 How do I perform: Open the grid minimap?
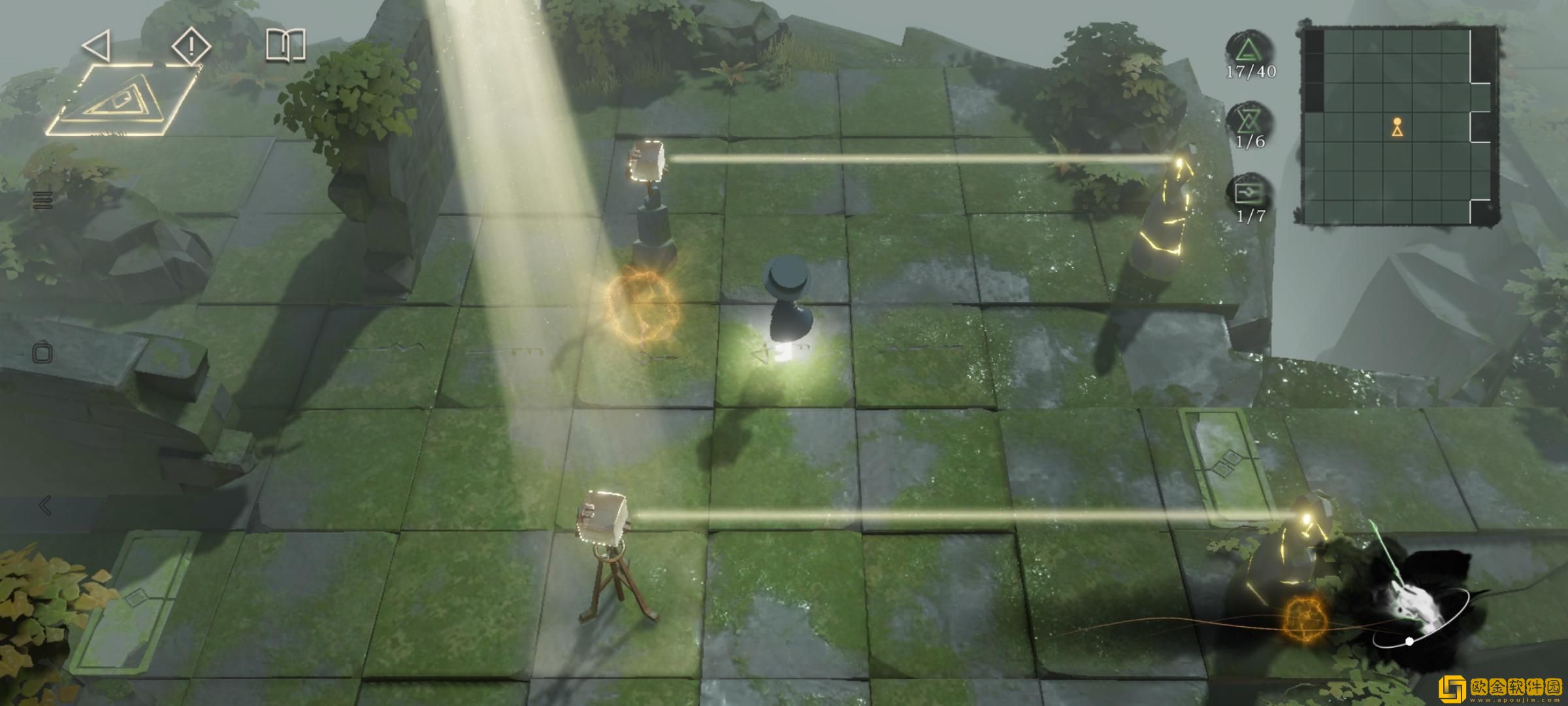click(1398, 126)
